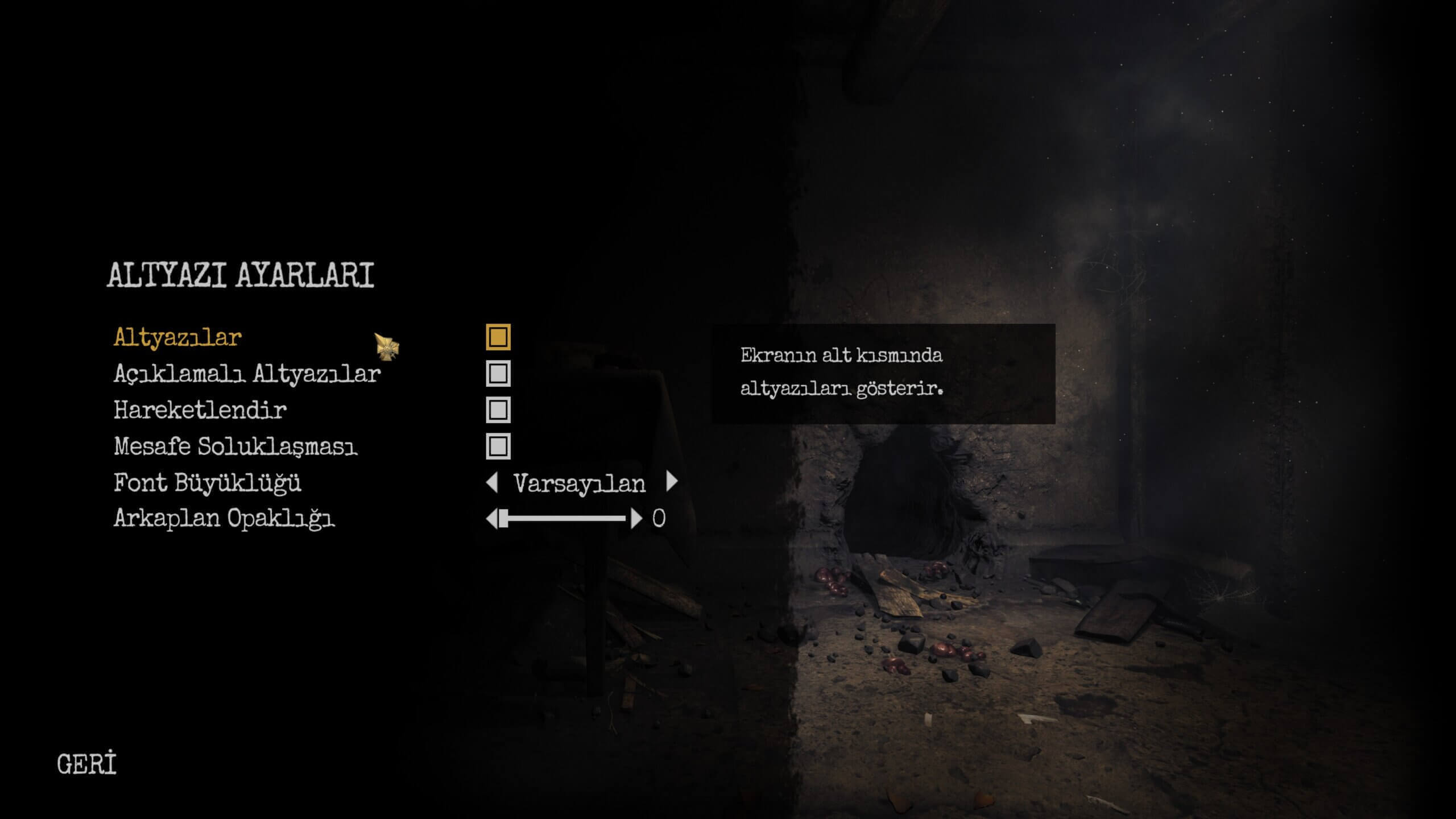Select Açıklamalı Altyazılar option label
This screenshot has height=819, width=1456.
[x=246, y=374]
